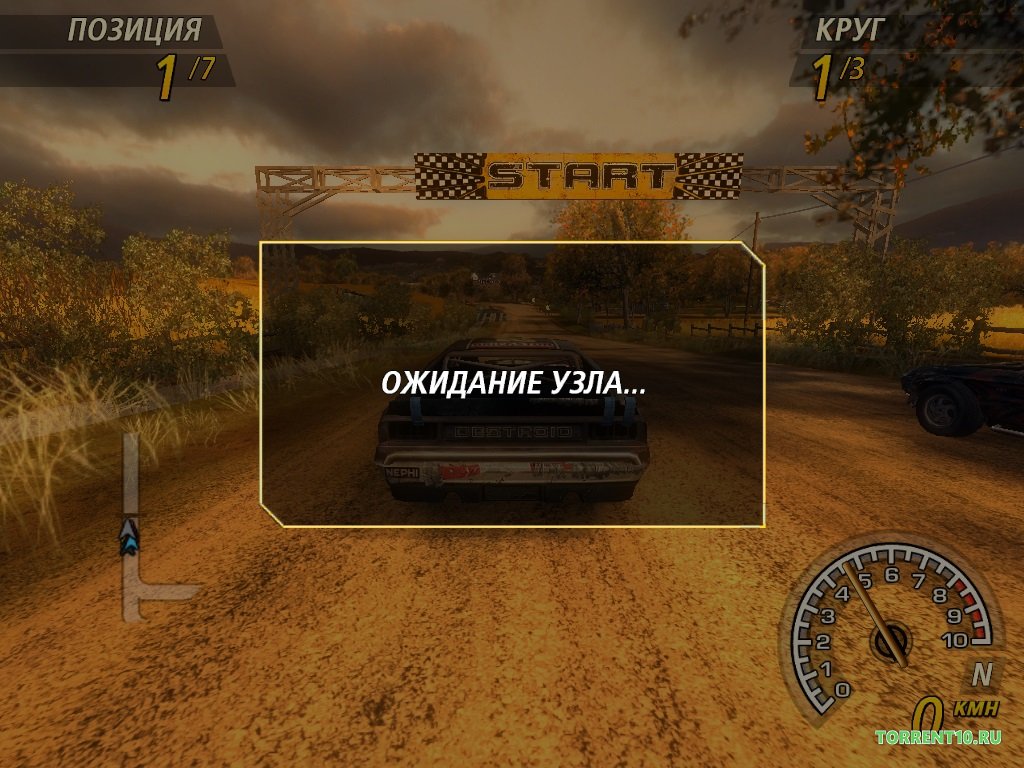Select the blue player arrow on the minimap
Viewport: 1024px width, 768px height.
pos(129,537)
